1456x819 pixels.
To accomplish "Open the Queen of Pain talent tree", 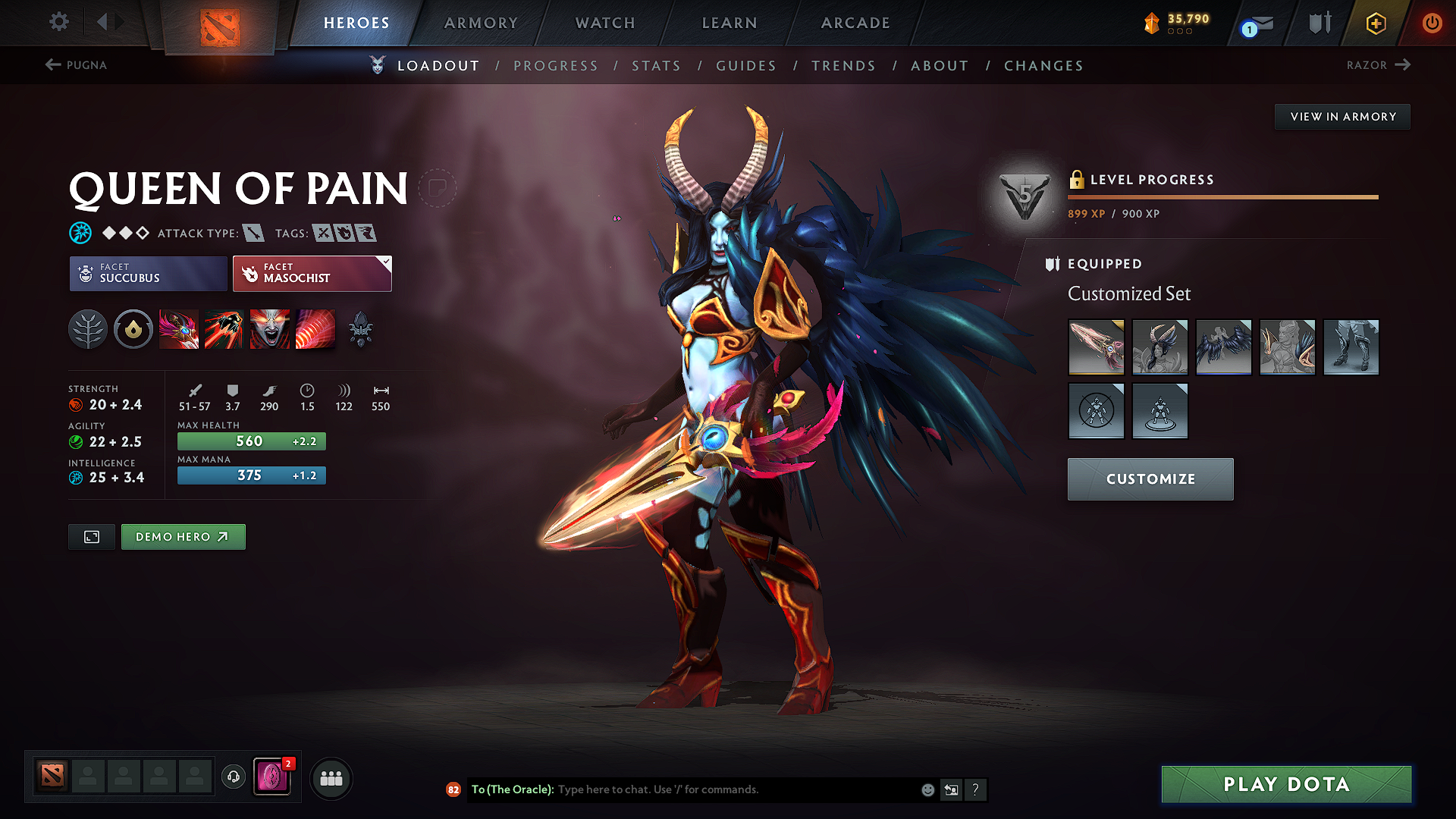I will tap(88, 329).
